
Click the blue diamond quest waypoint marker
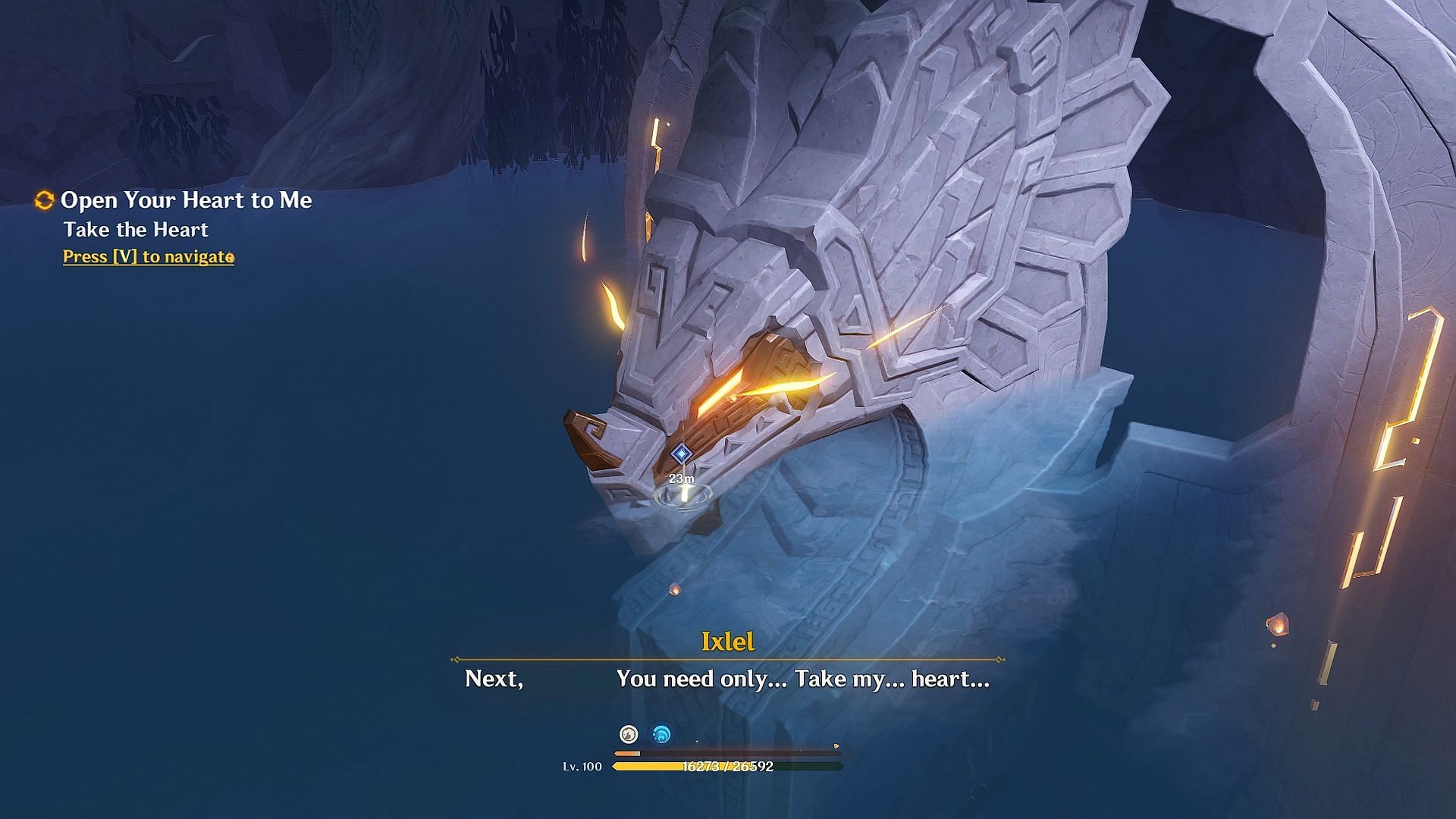pos(682,453)
